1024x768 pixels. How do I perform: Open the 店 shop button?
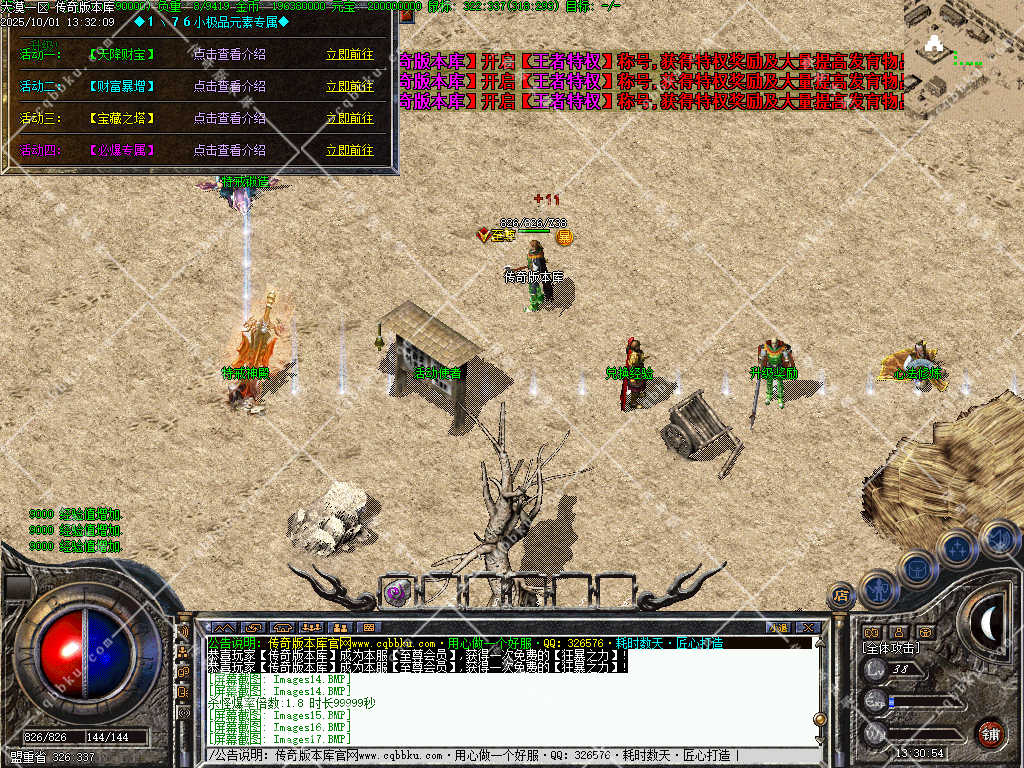(x=841, y=597)
